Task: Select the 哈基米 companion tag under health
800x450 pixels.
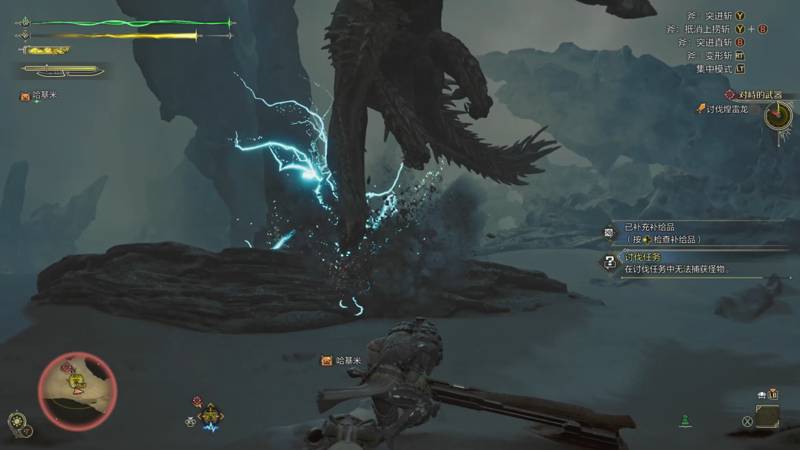Action: coord(41,96)
